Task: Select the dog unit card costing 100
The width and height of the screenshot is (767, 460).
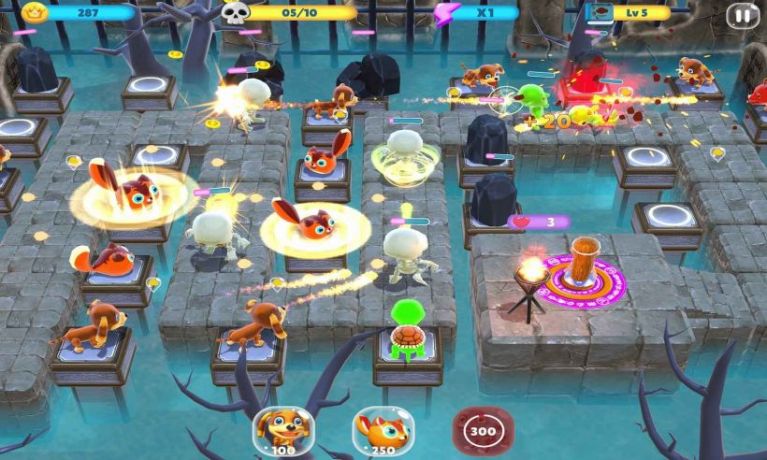Action: (281, 430)
